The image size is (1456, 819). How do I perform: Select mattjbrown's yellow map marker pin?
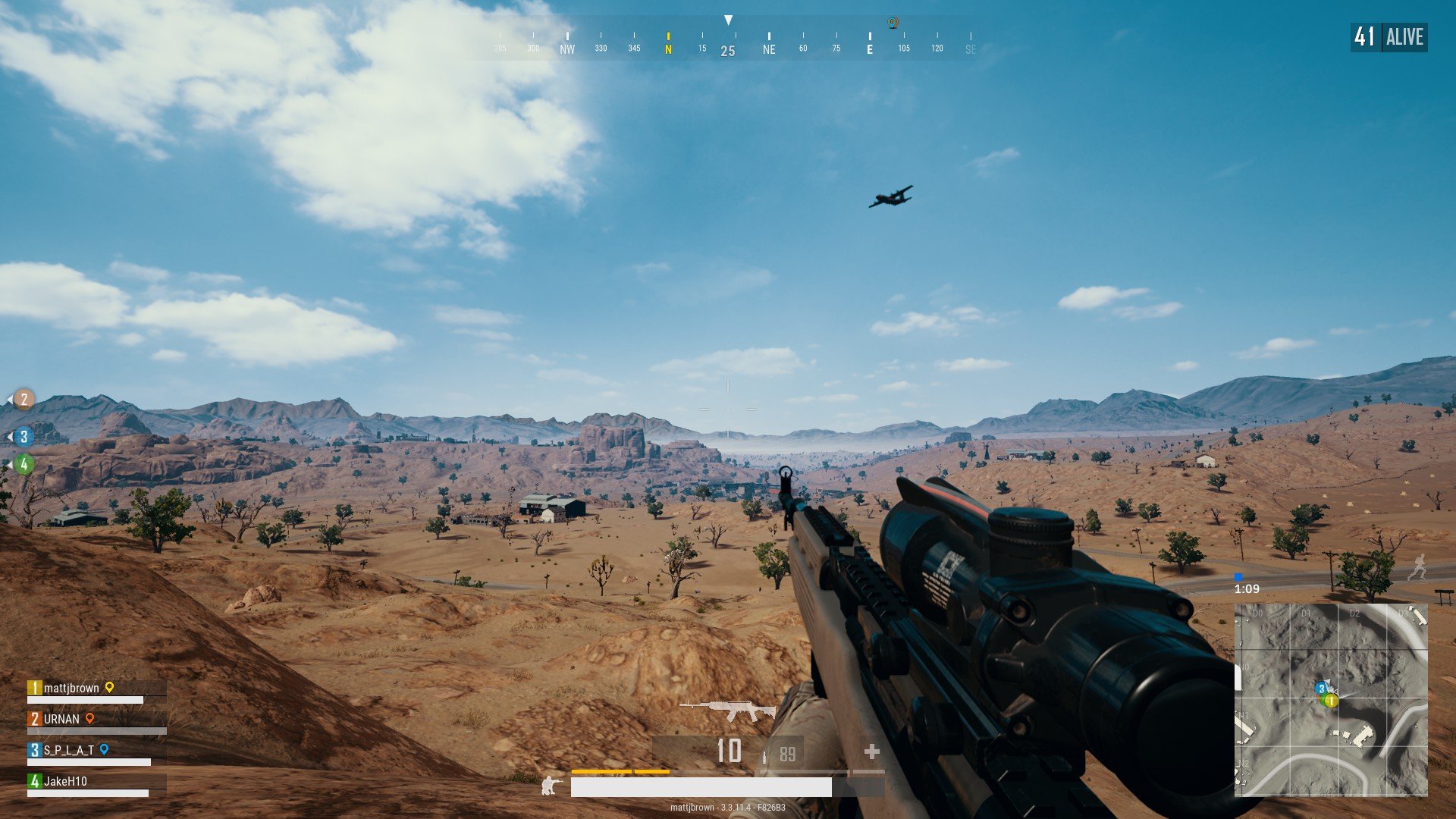coord(111,687)
